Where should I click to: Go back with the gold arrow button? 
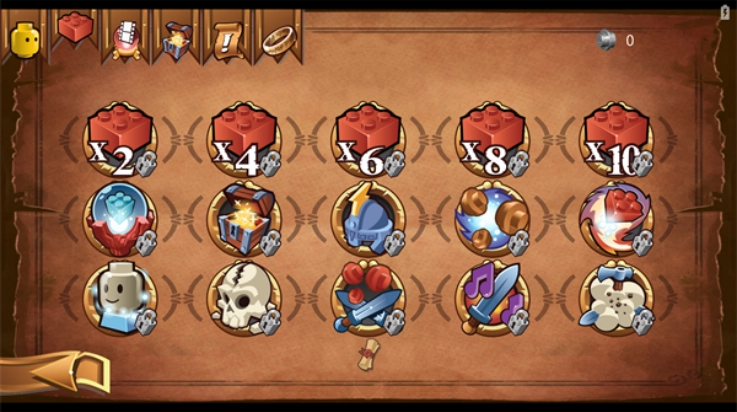coord(60,372)
